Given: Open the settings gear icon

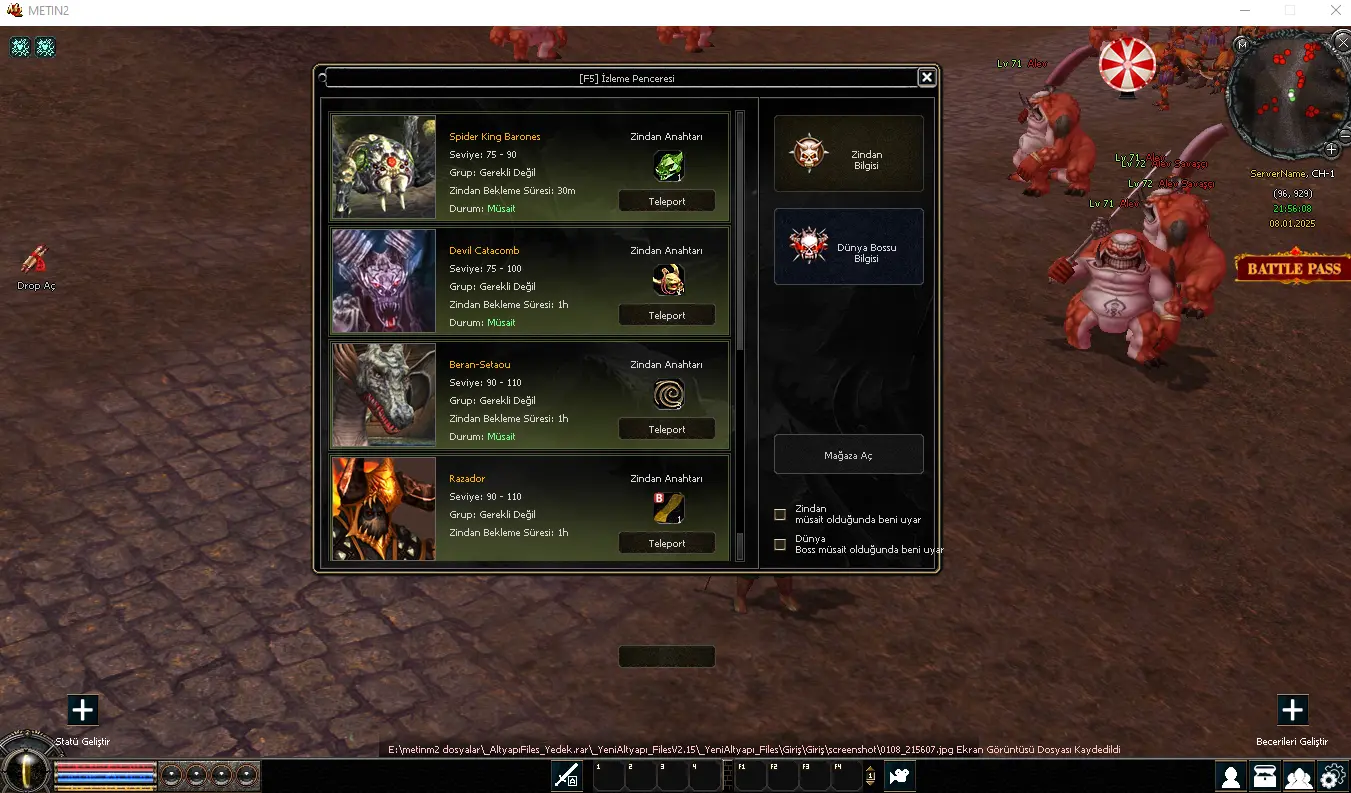Looking at the screenshot, I should [x=1332, y=776].
